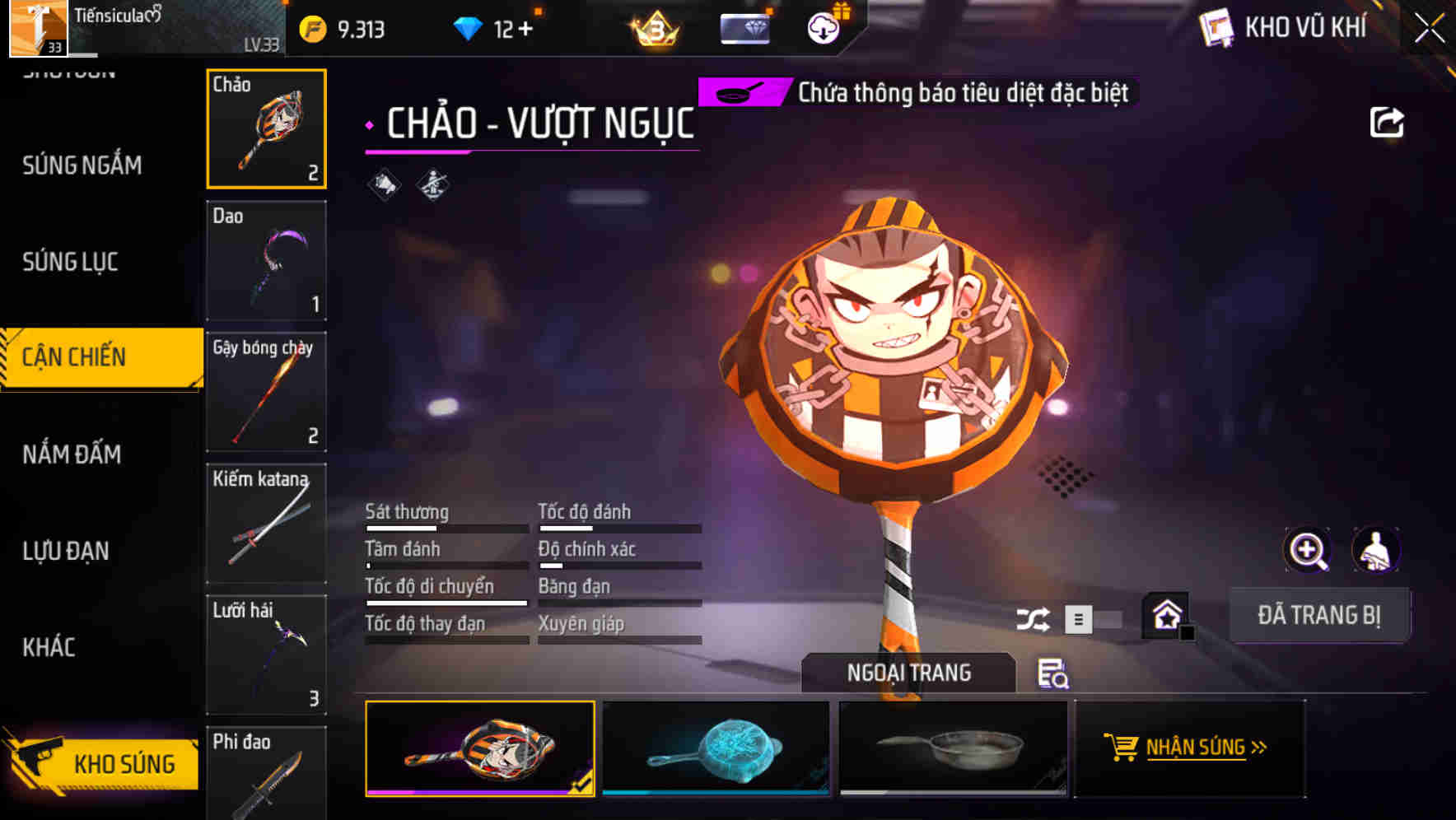Image resolution: width=1456 pixels, height=820 pixels.
Task: Open the character preview soldier icon
Action: click(1375, 550)
